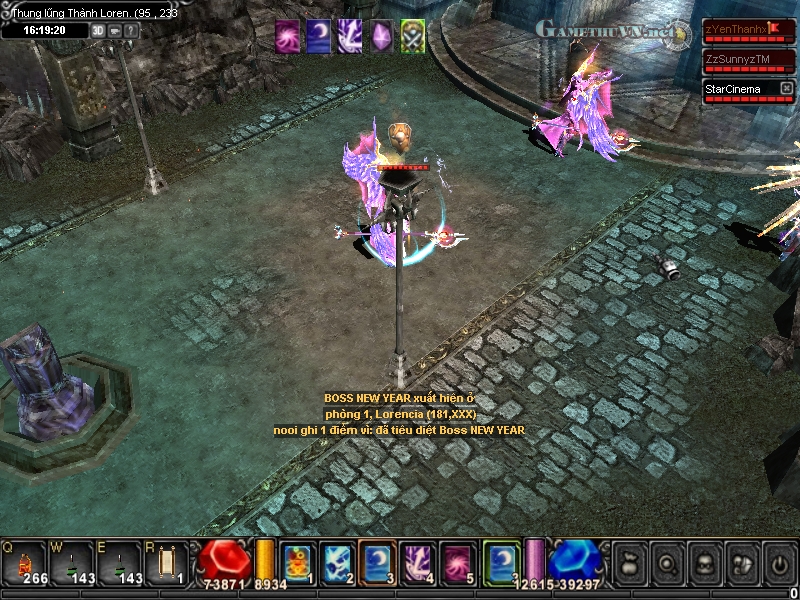This screenshot has width=800, height=600.
Task: Select skill slot 1 on the hotbar
Action: (x=297, y=563)
